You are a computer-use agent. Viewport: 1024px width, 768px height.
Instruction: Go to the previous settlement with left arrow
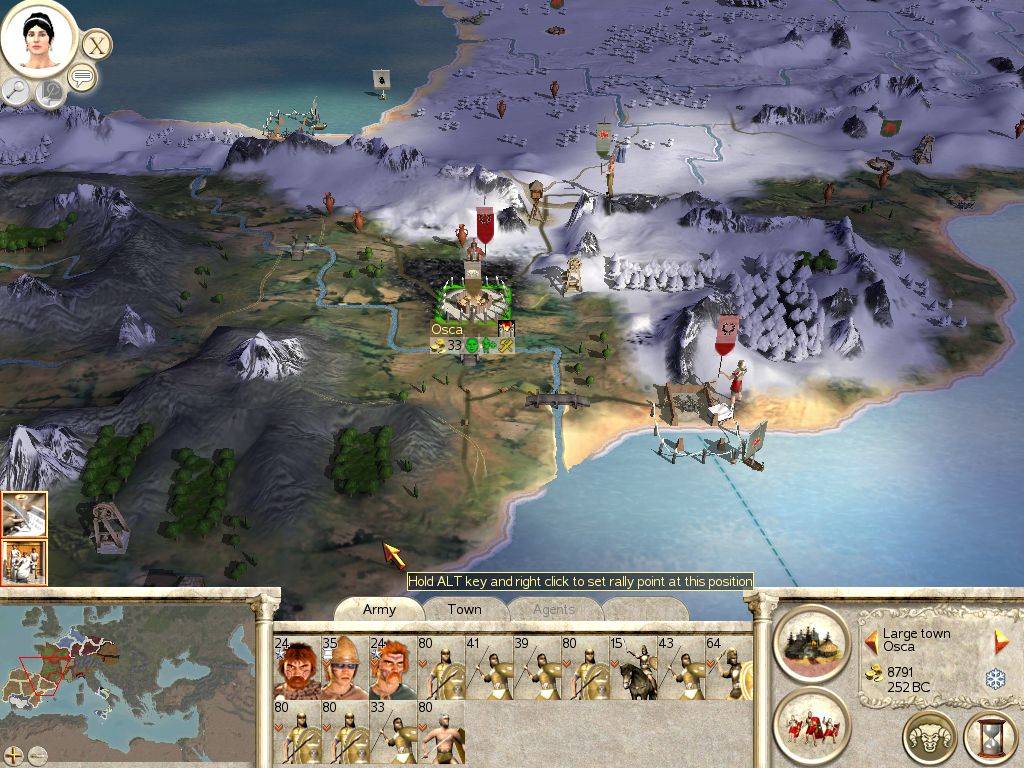(871, 640)
